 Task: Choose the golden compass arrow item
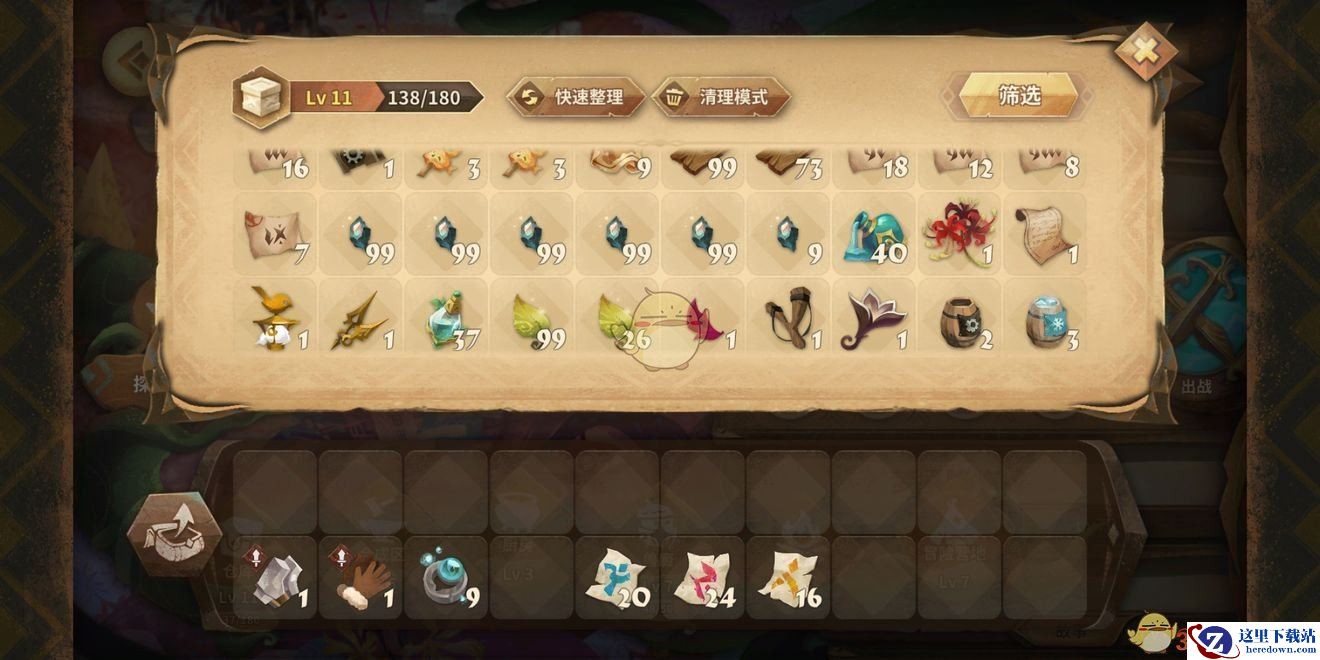pos(360,318)
